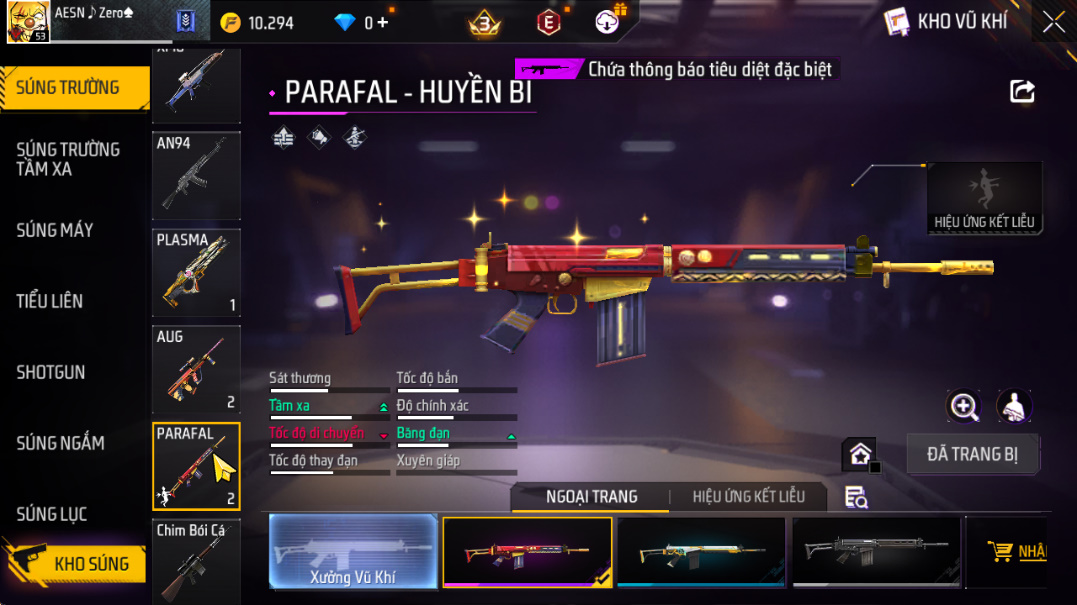Select the Súng Ngắm category
1077x605 pixels.
[61, 443]
